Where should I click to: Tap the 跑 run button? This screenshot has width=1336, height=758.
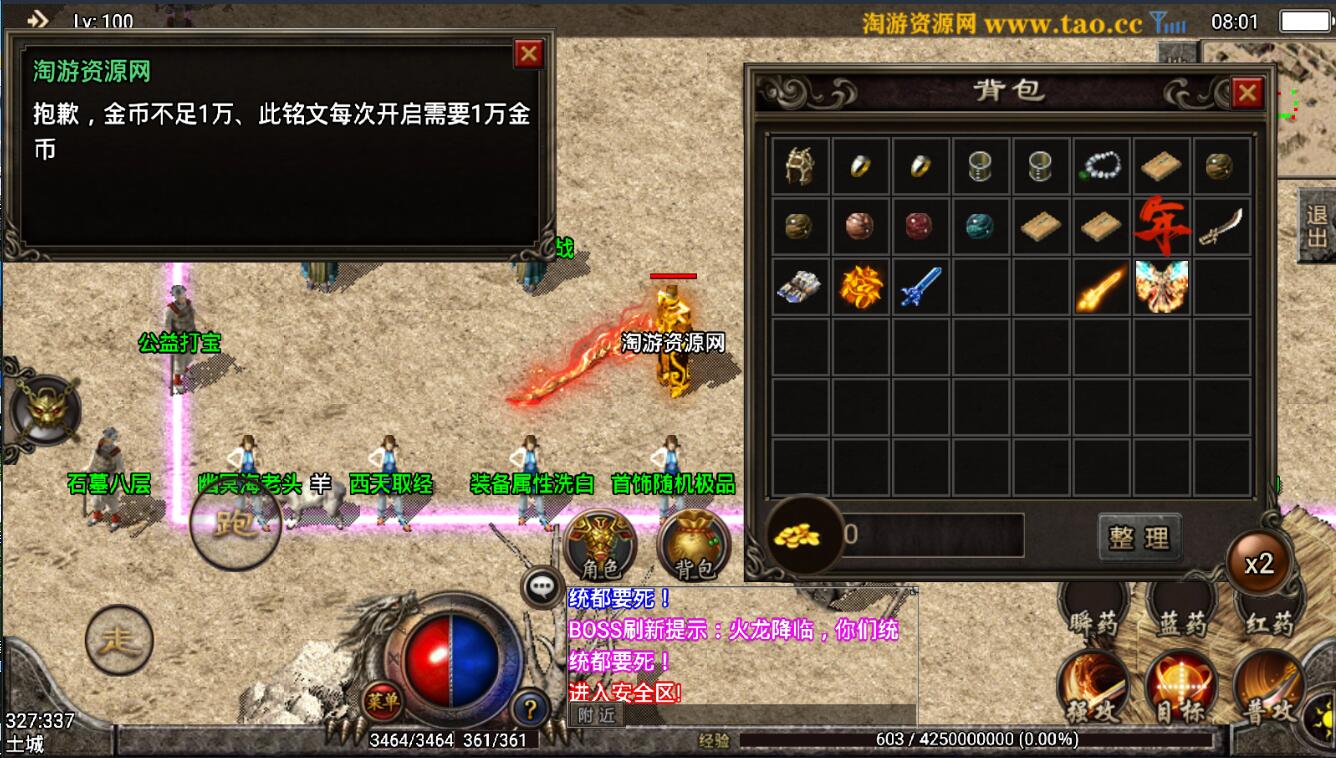tap(236, 524)
